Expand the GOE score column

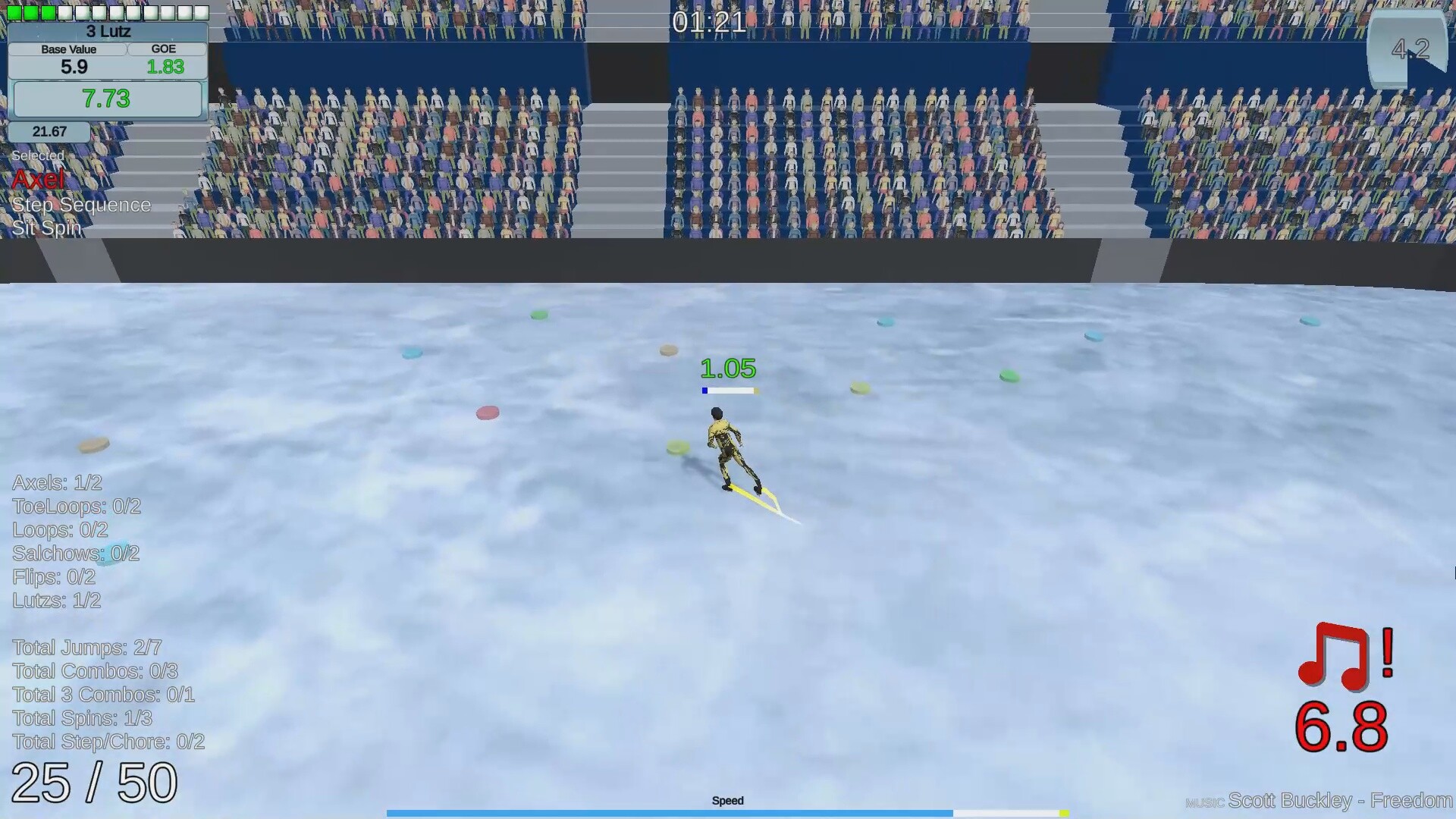point(164,49)
